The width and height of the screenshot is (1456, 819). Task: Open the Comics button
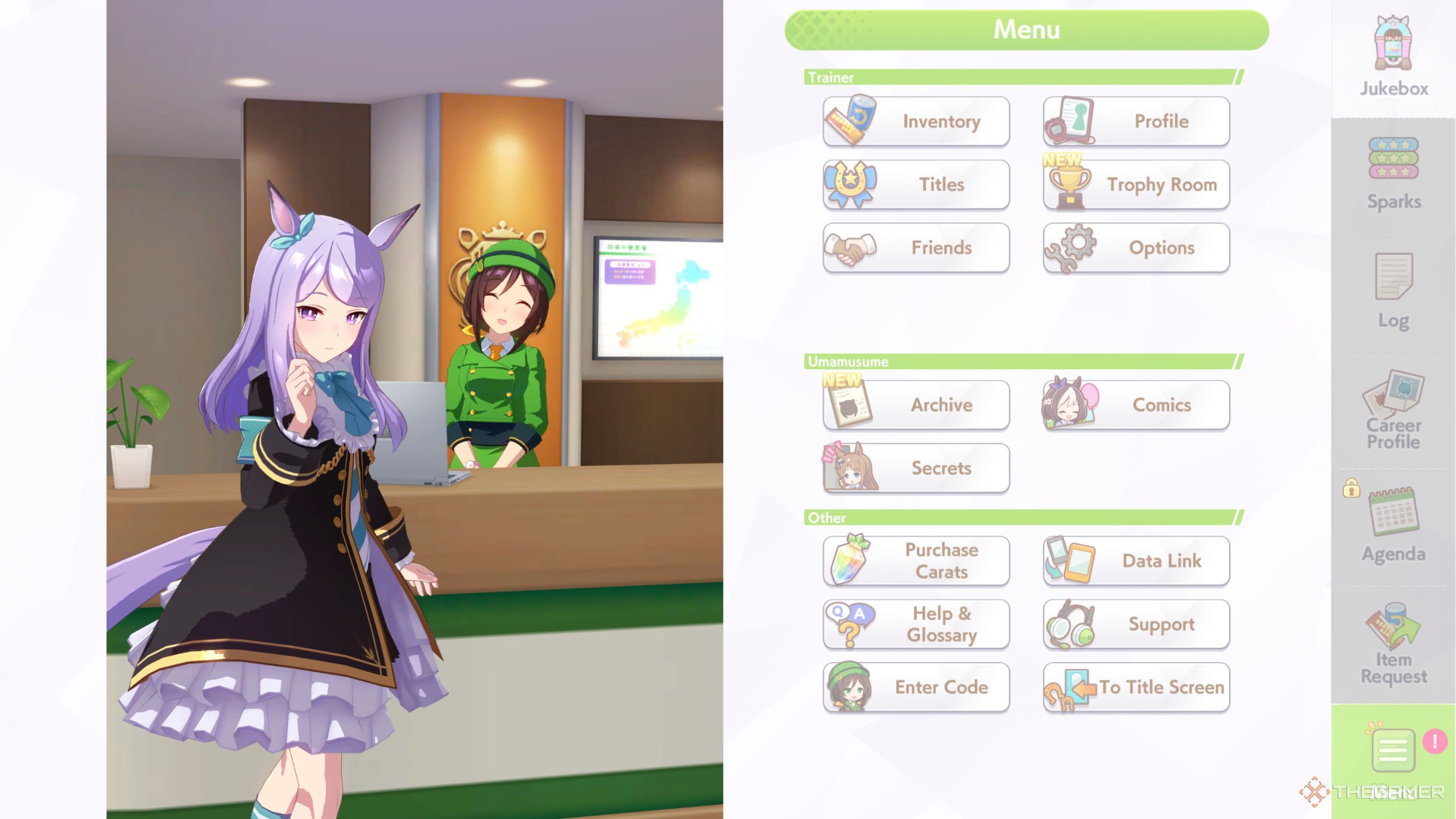tap(1136, 404)
